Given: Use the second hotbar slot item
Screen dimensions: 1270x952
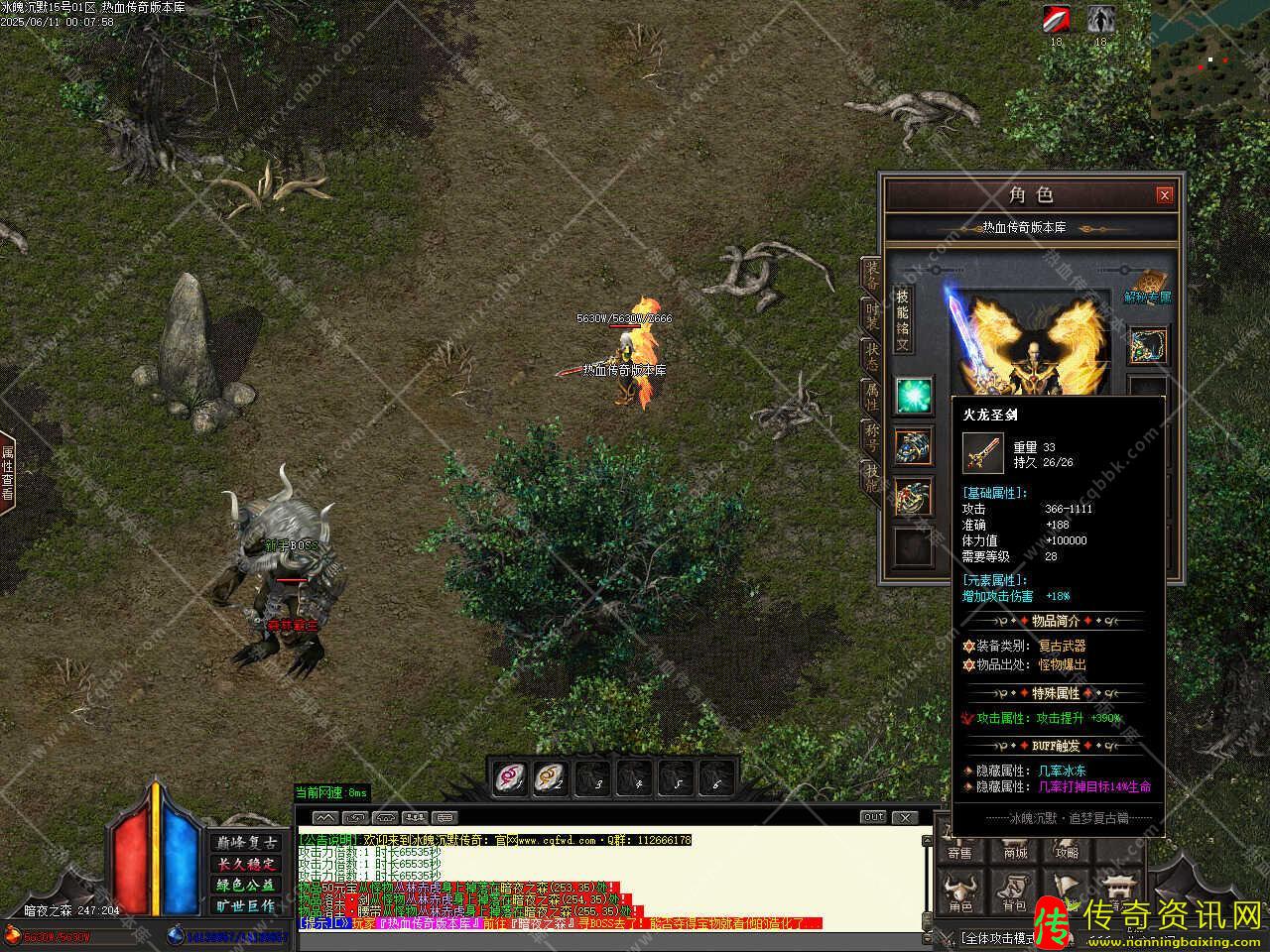Looking at the screenshot, I should 550,778.
